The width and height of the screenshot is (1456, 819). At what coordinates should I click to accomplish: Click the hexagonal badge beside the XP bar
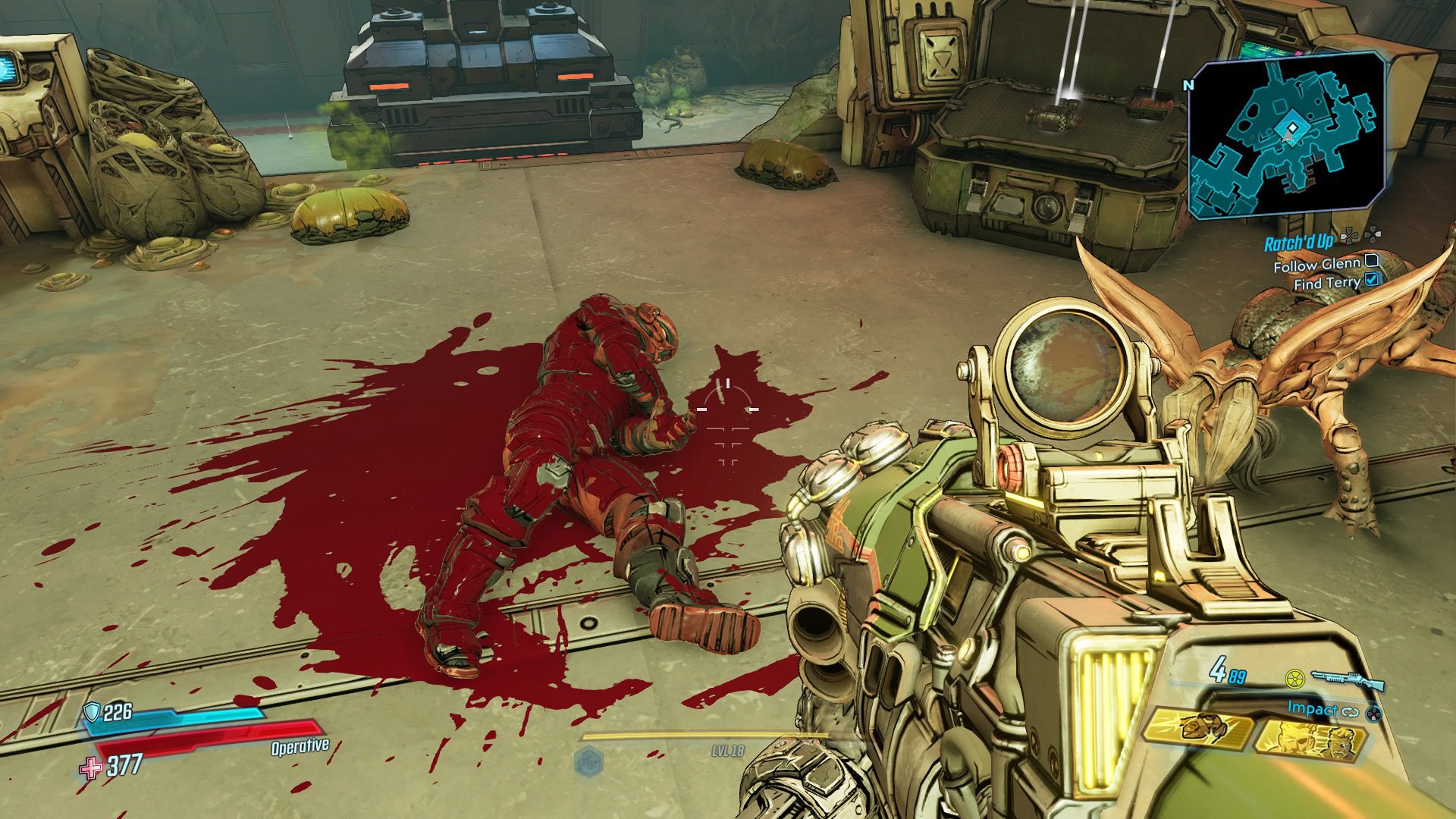[x=588, y=761]
